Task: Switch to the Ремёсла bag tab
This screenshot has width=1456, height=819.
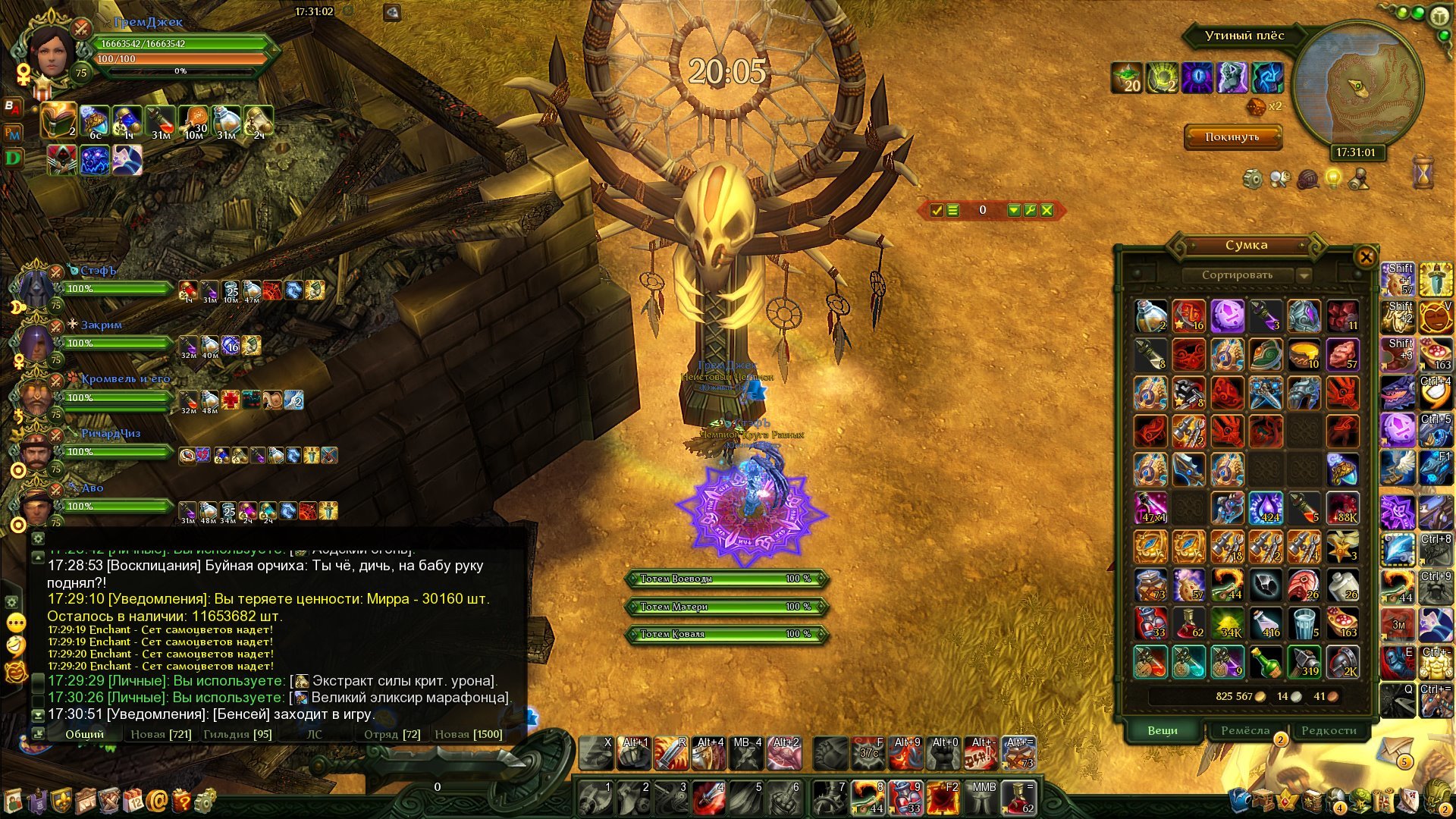Action: click(x=1245, y=730)
